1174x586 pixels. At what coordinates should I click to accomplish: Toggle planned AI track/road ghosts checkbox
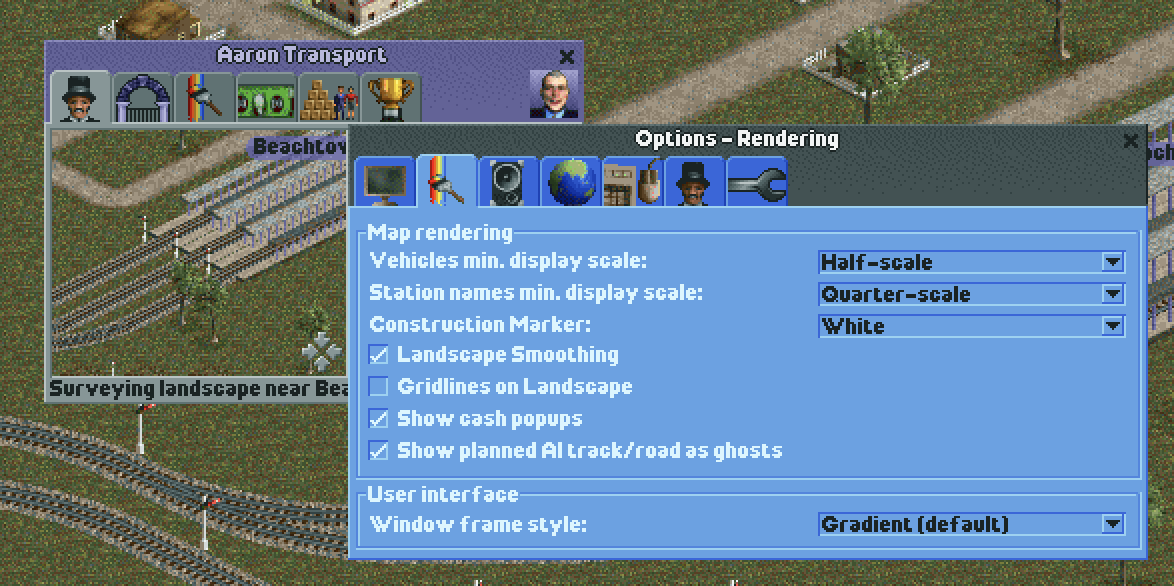point(379,451)
